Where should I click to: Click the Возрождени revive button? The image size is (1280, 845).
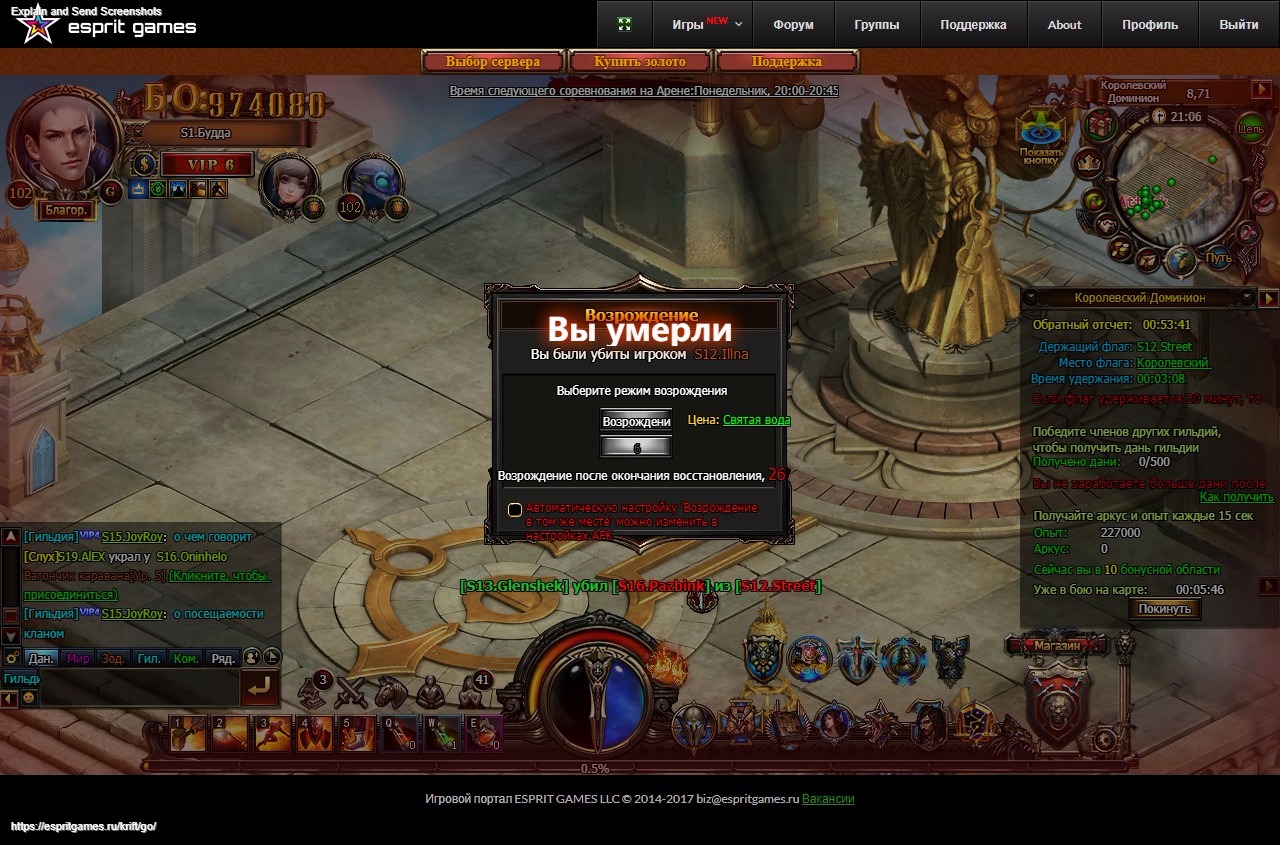[636, 421]
